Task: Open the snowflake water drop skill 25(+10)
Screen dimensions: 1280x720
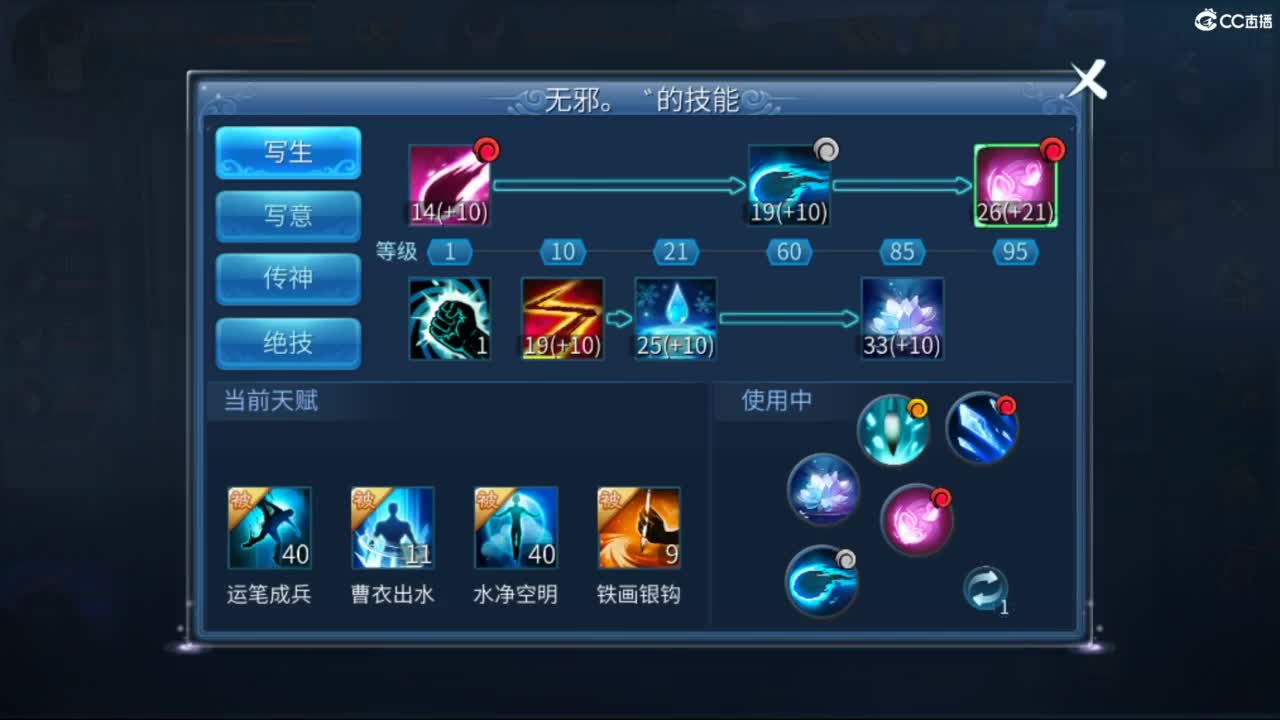Action: click(675, 317)
